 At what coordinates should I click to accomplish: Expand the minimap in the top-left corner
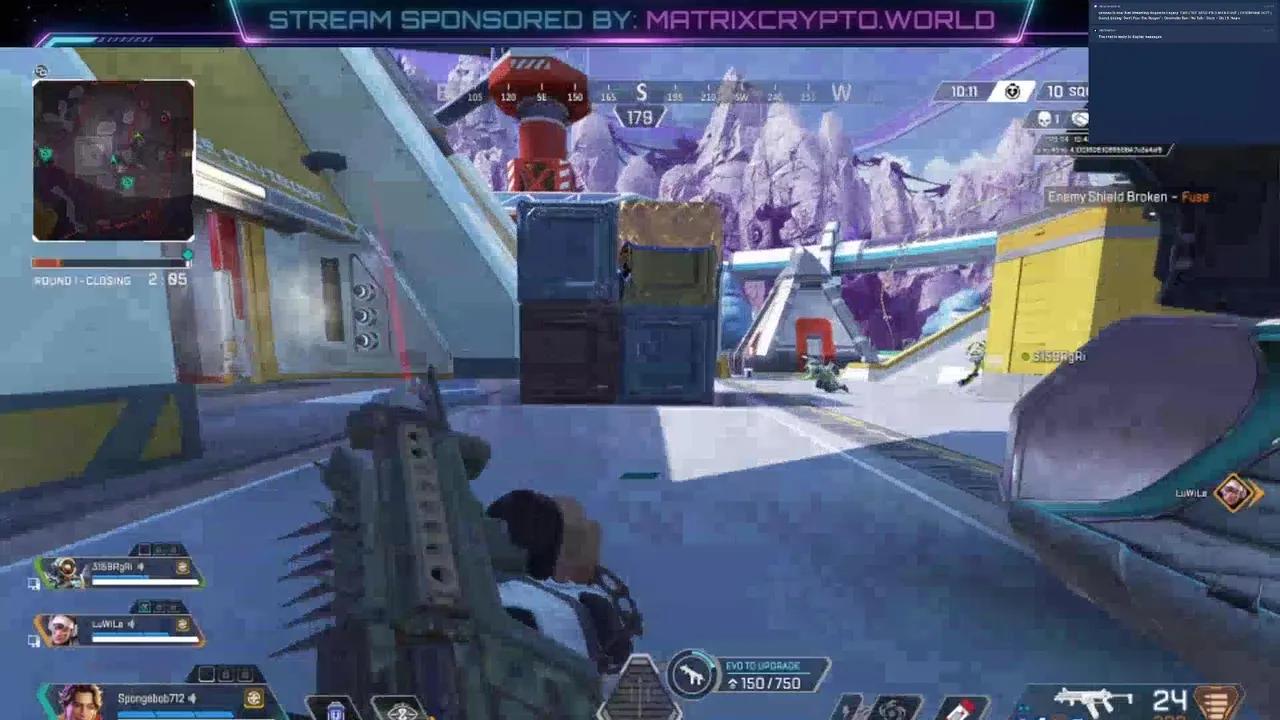click(113, 160)
